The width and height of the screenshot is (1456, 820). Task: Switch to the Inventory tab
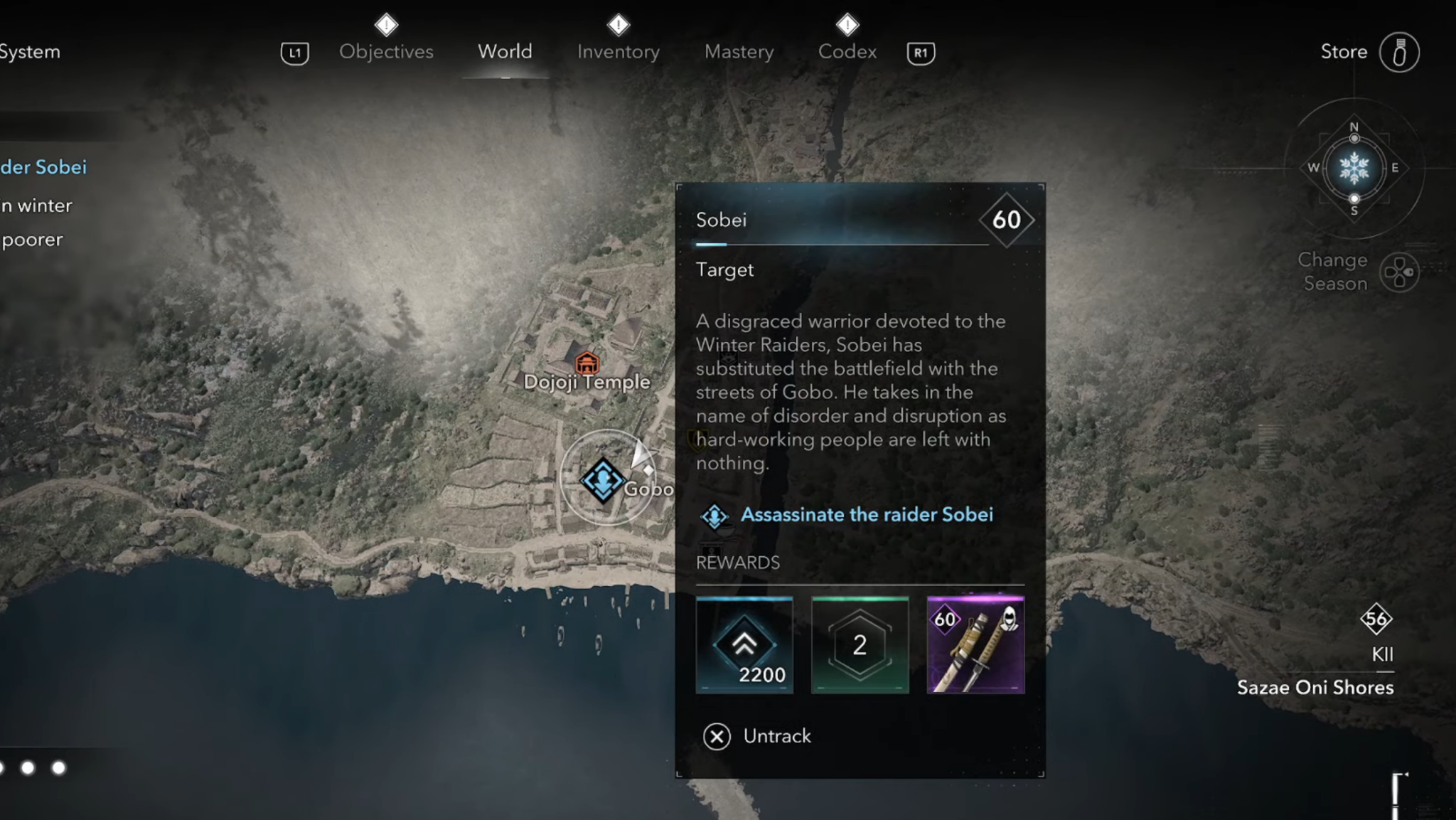pos(618,51)
